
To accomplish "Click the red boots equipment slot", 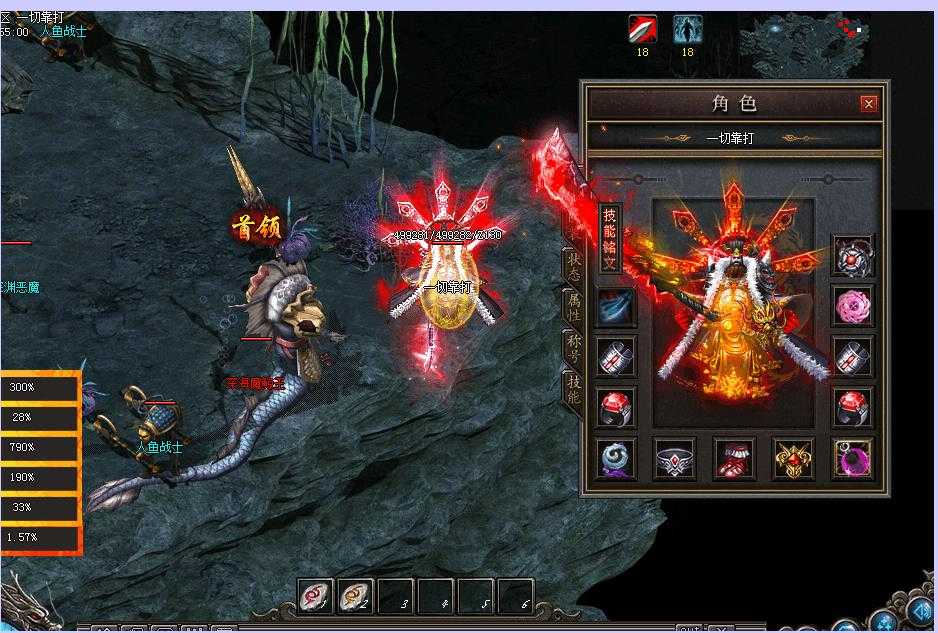I will (734, 458).
